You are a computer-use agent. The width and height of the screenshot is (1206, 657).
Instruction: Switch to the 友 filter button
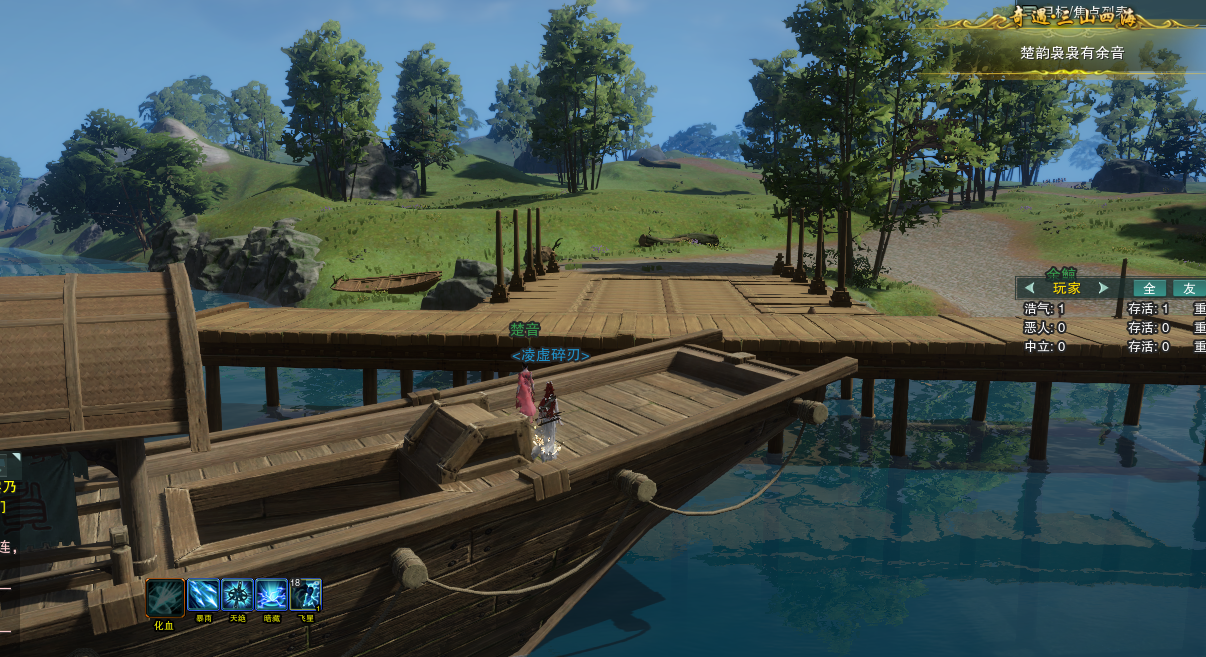point(1189,288)
